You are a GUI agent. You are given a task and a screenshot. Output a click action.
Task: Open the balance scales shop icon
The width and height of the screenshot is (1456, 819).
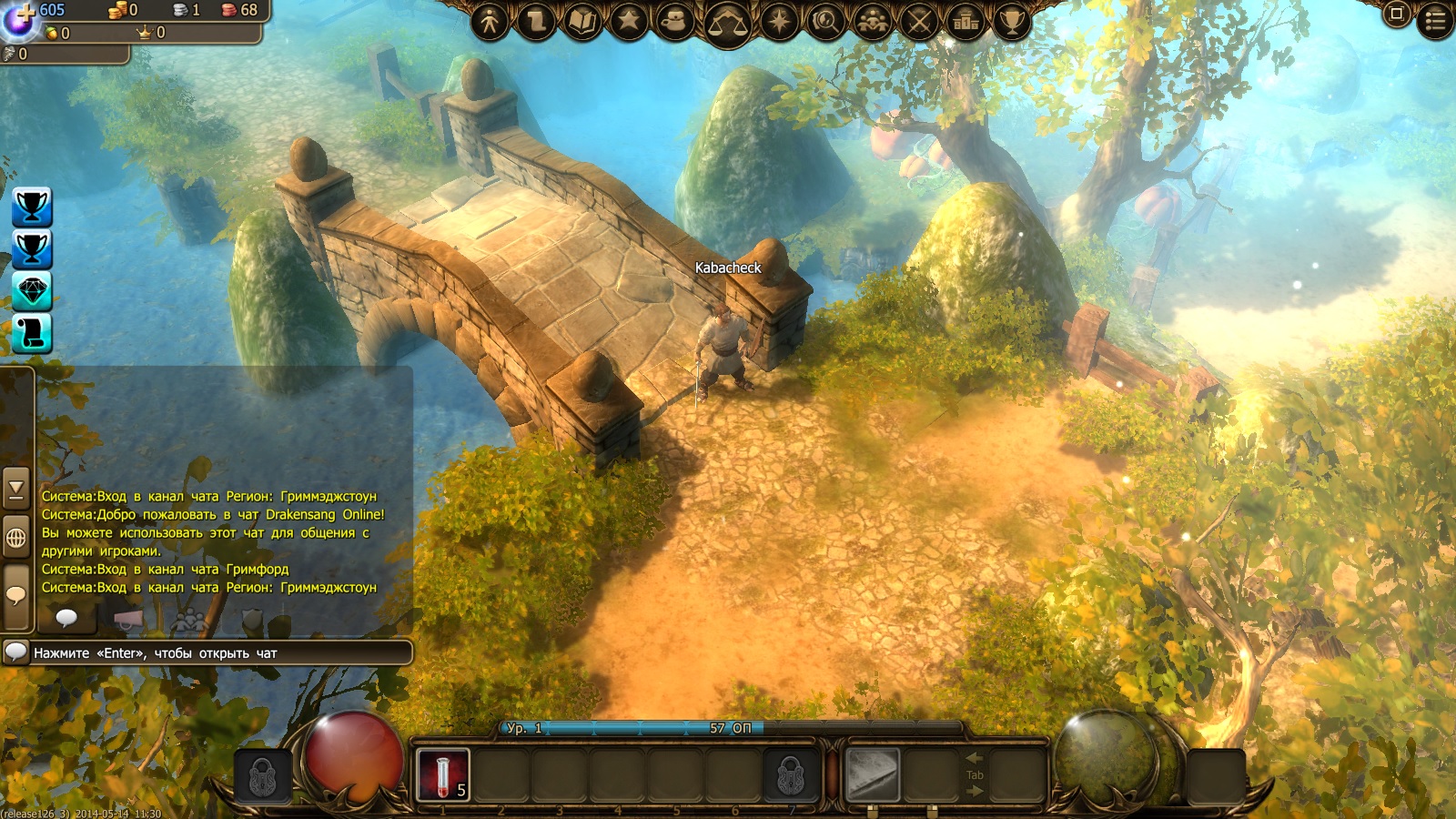point(726,22)
